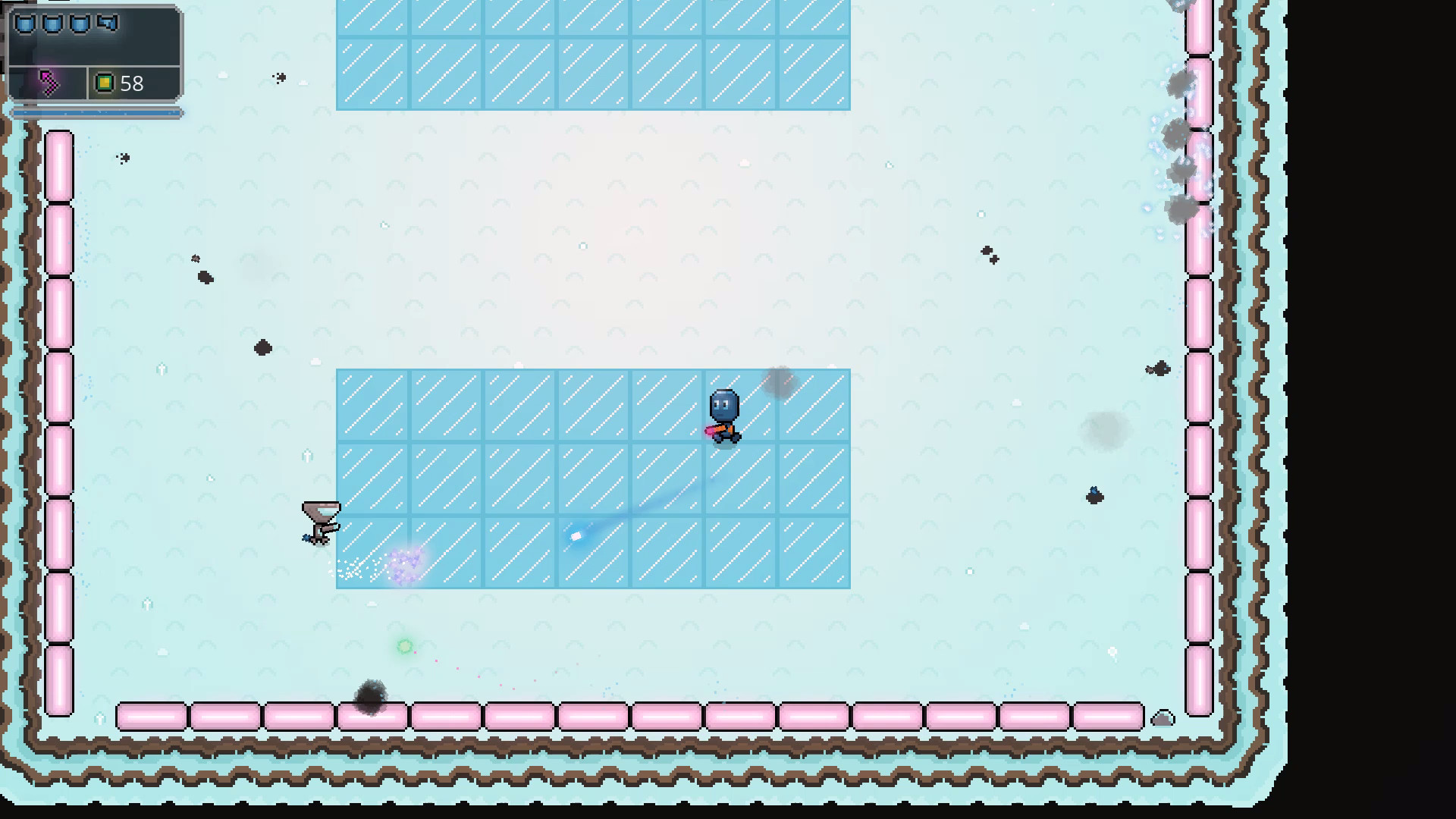
Task: Click the second blue health container icon
Action: [x=52, y=24]
